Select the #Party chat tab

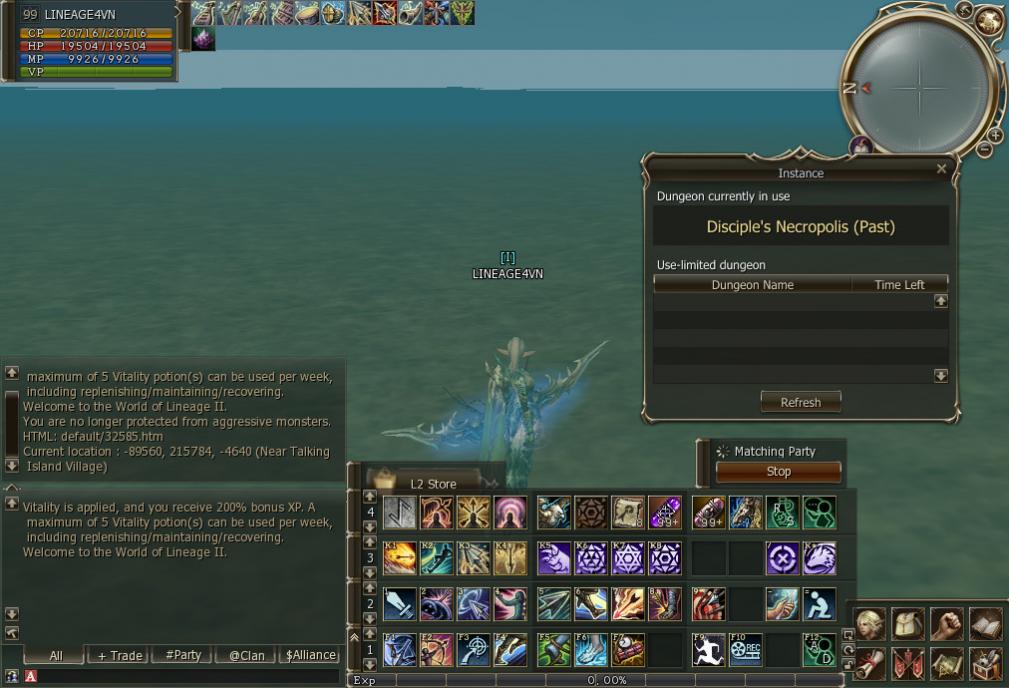(x=182, y=655)
